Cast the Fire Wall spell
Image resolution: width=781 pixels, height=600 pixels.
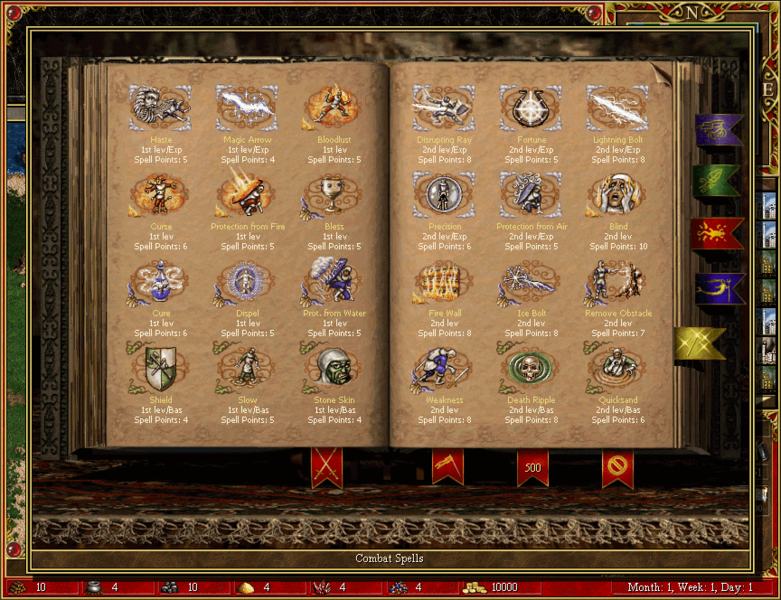(x=444, y=283)
